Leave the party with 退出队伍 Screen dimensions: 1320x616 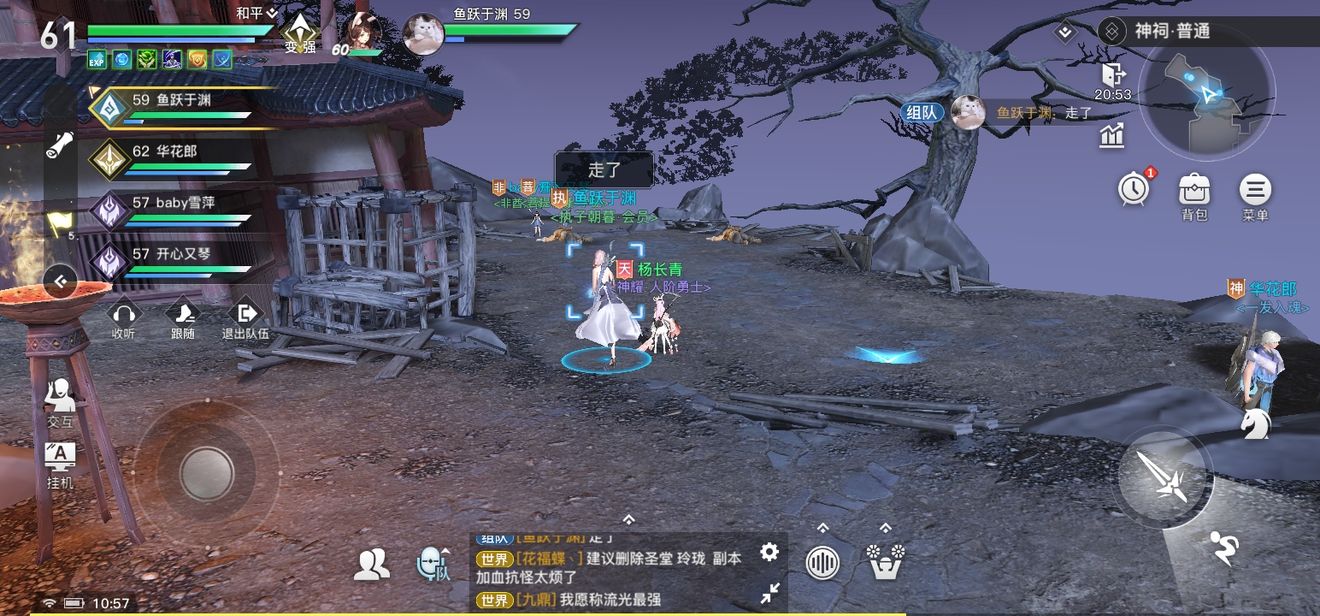(245, 318)
